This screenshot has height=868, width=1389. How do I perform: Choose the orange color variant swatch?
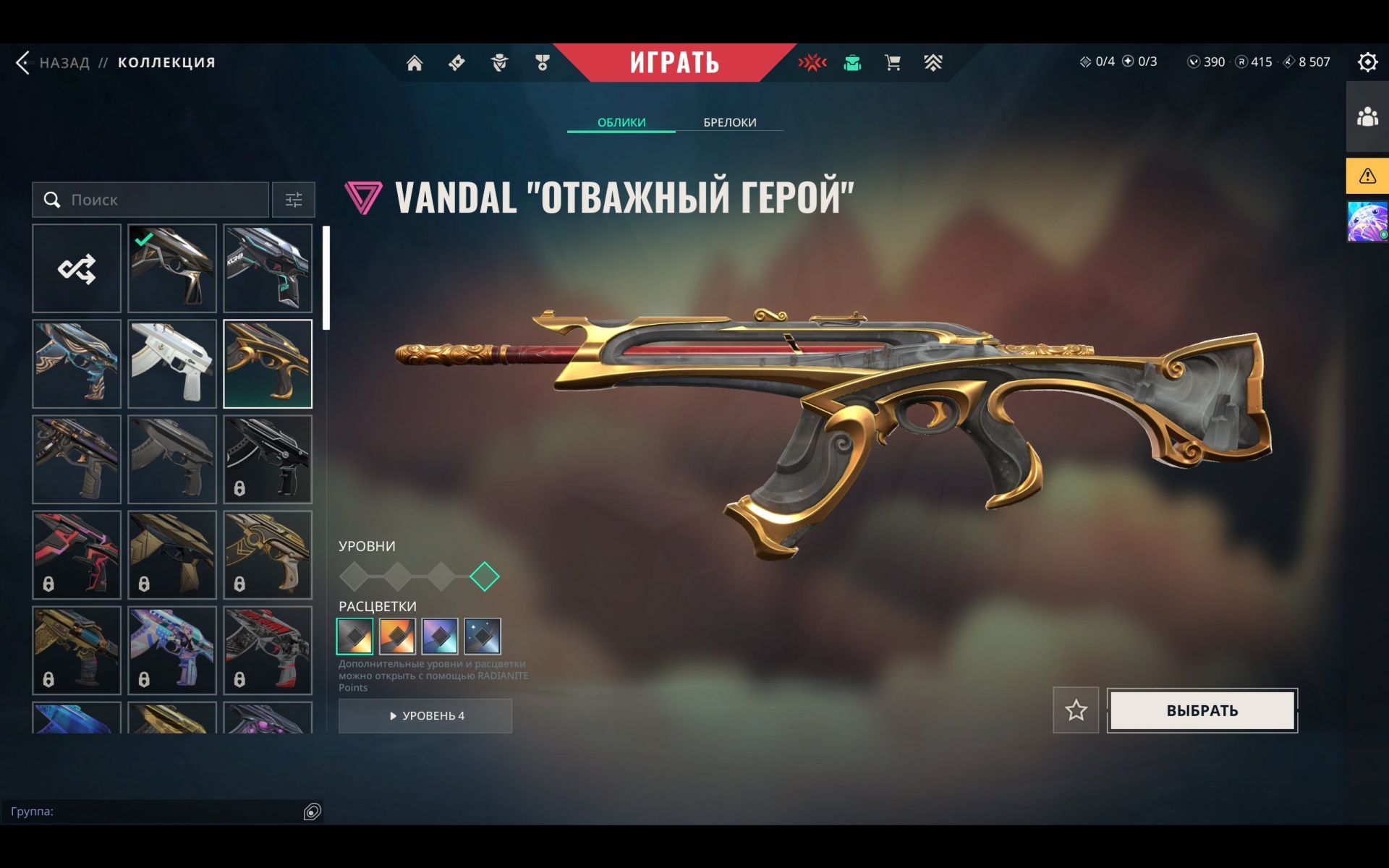pos(397,636)
